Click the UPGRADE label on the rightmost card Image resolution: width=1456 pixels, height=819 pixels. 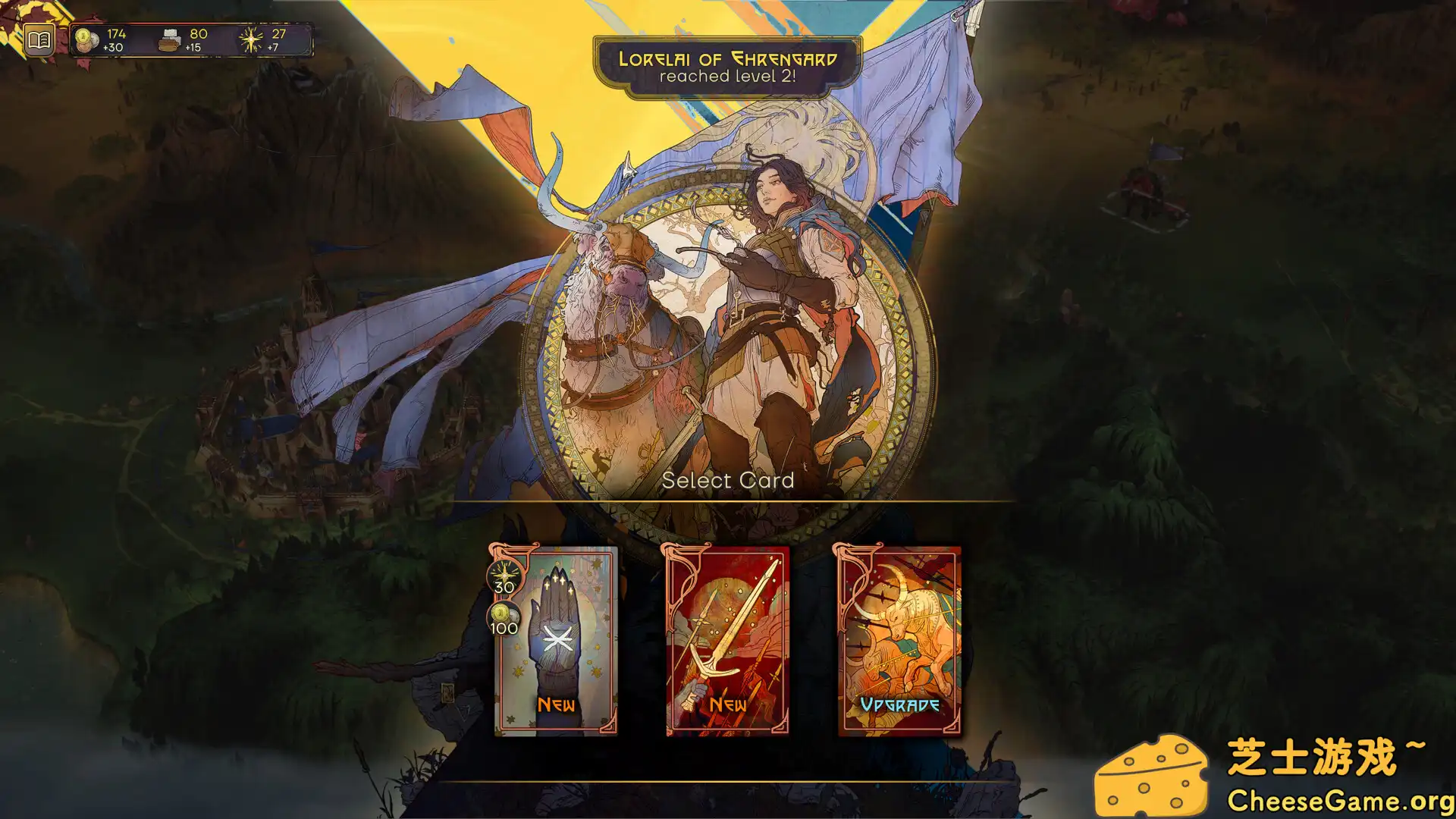click(x=901, y=704)
